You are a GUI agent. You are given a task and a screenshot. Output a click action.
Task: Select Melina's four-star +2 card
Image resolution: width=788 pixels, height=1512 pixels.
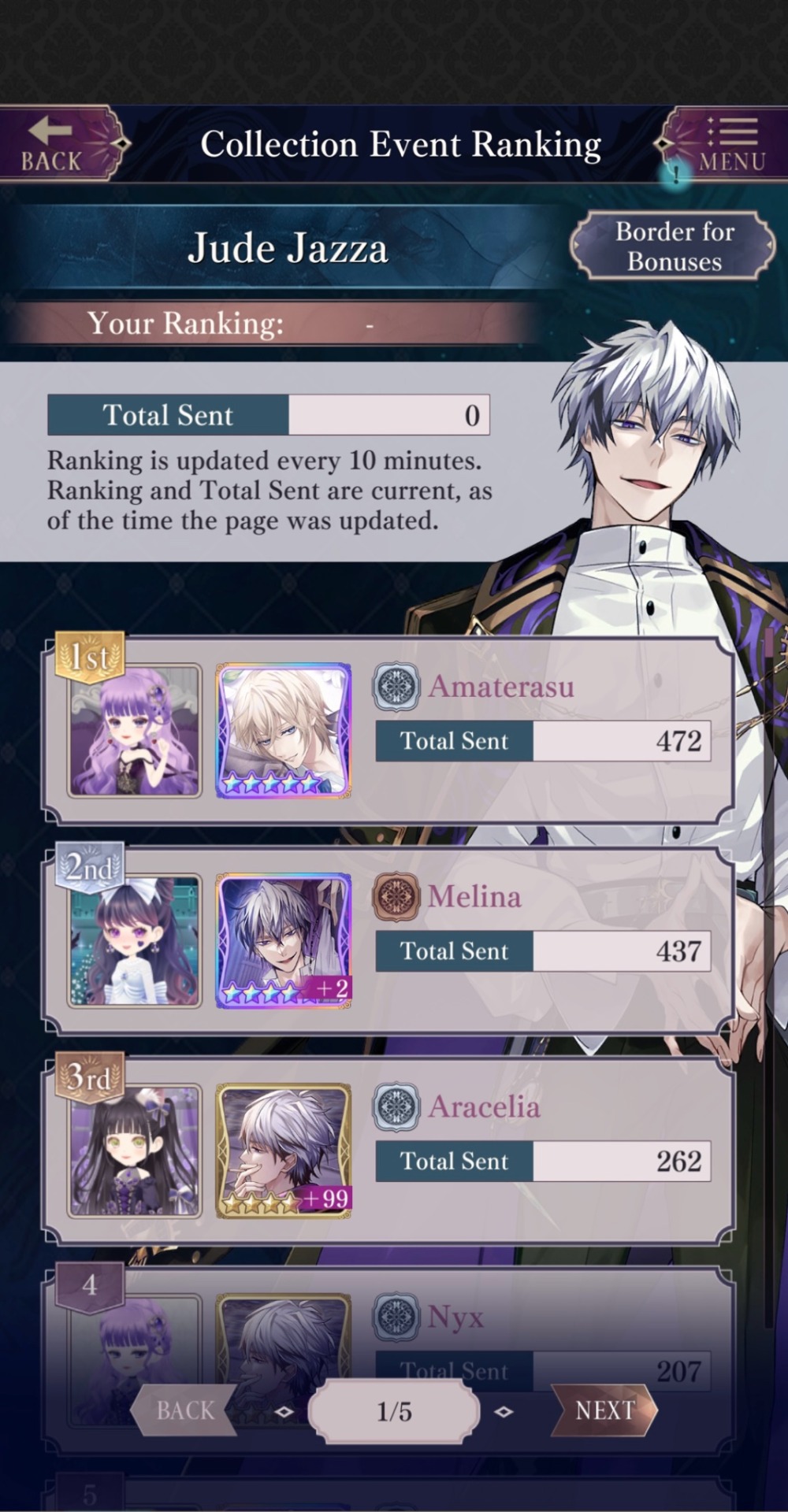[x=284, y=941]
